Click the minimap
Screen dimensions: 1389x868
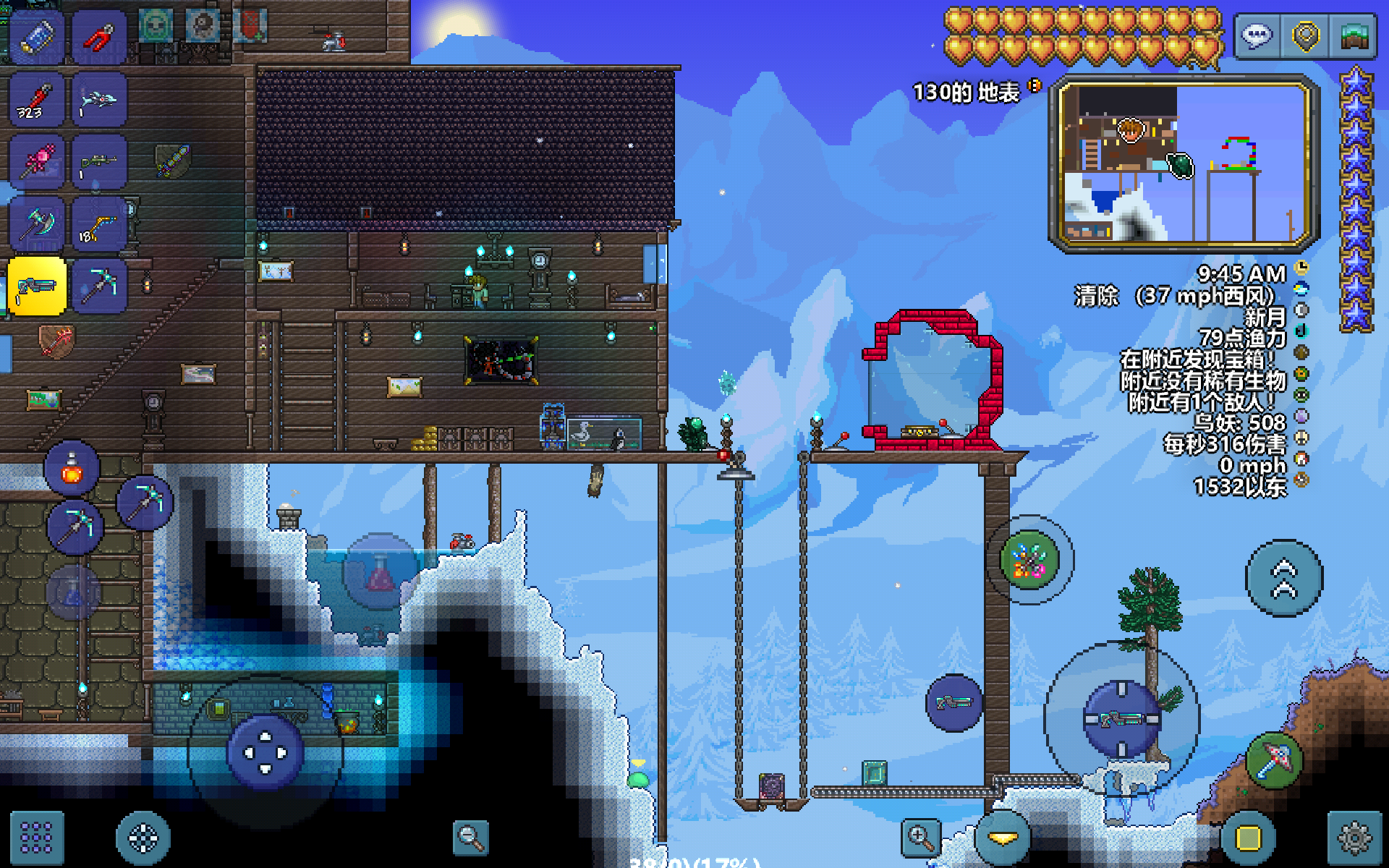(1184, 163)
